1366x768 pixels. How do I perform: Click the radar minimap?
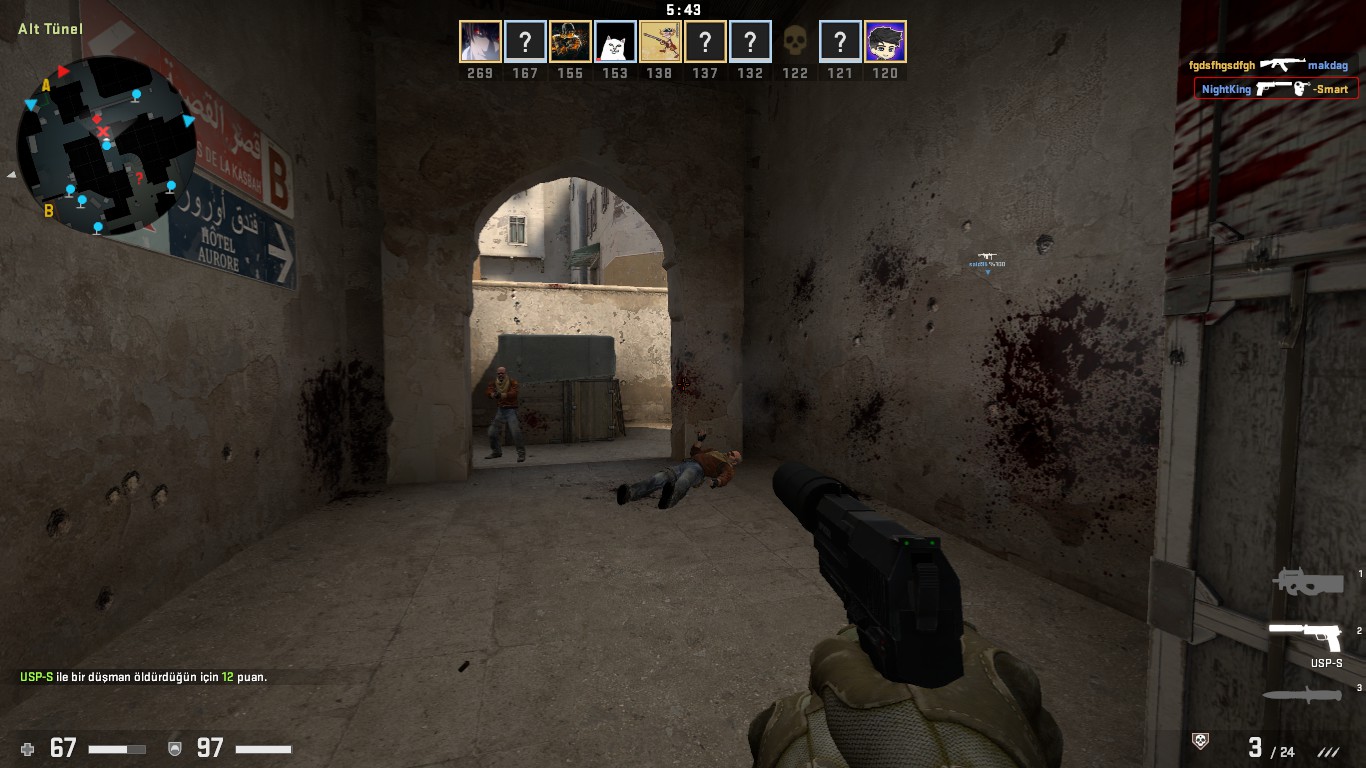(x=105, y=144)
